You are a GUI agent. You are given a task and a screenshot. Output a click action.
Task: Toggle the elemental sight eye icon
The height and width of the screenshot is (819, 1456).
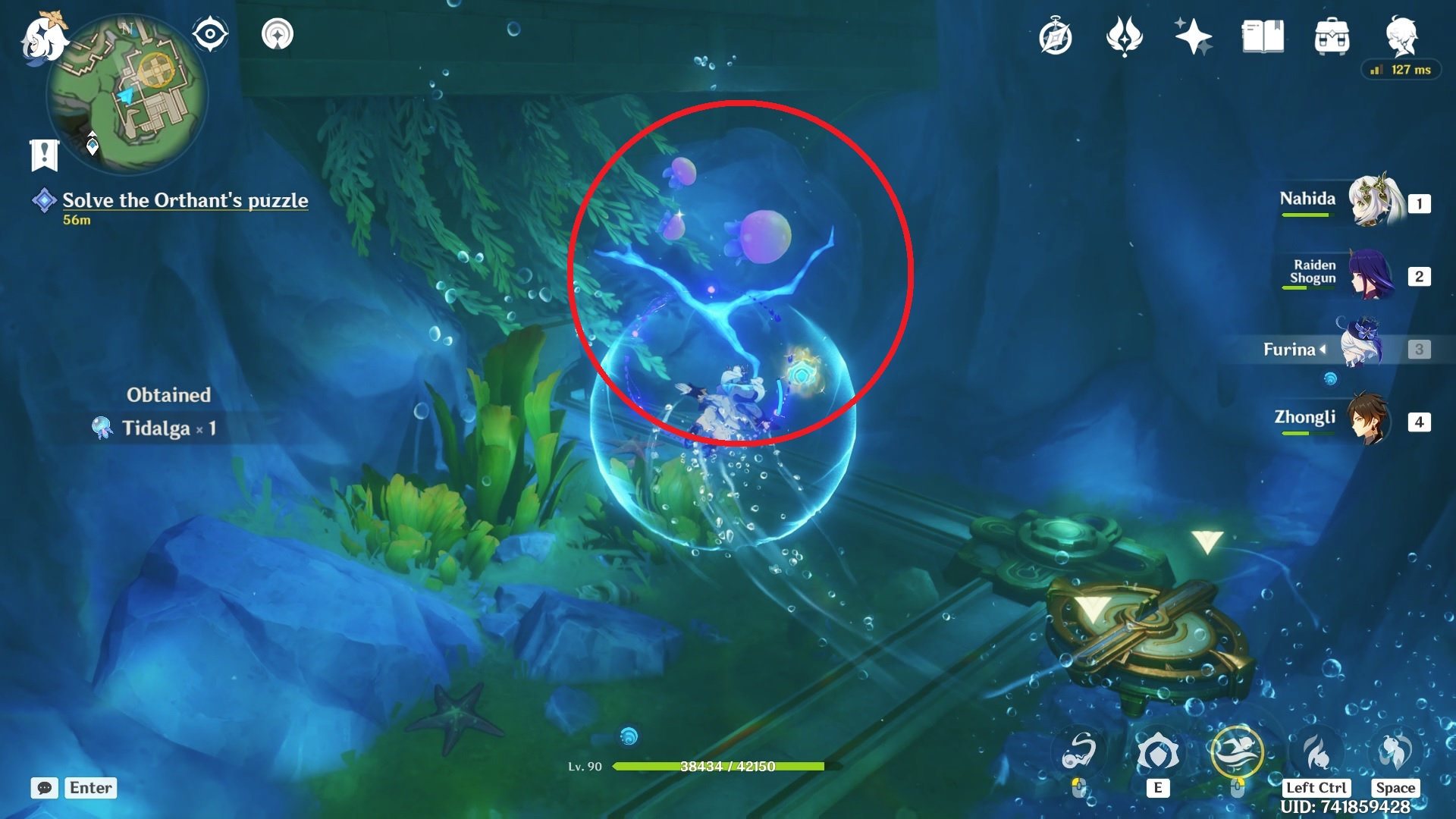tap(210, 34)
